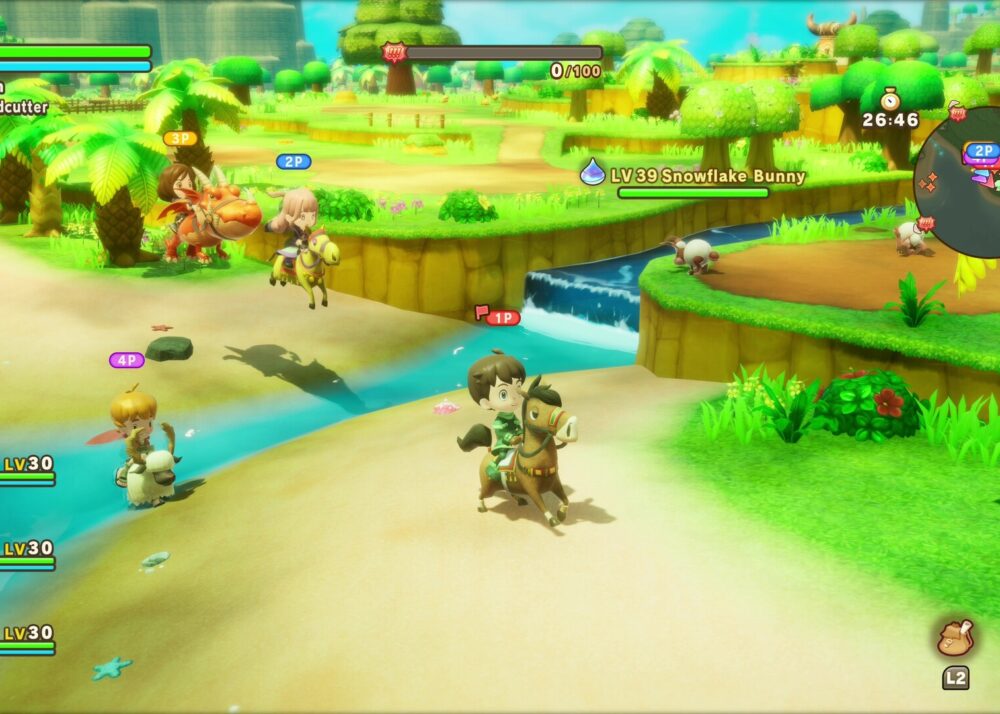Select the blue 2P tag above the pink-haired rider
Viewport: 1000px width, 714px height.
click(x=293, y=161)
